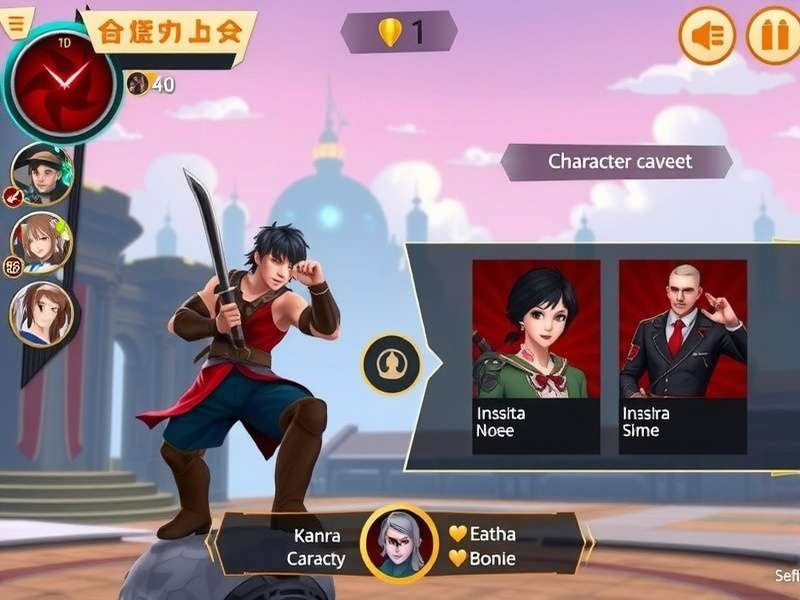Toggle the sound speaker button
The width and height of the screenshot is (800, 600).
(707, 36)
